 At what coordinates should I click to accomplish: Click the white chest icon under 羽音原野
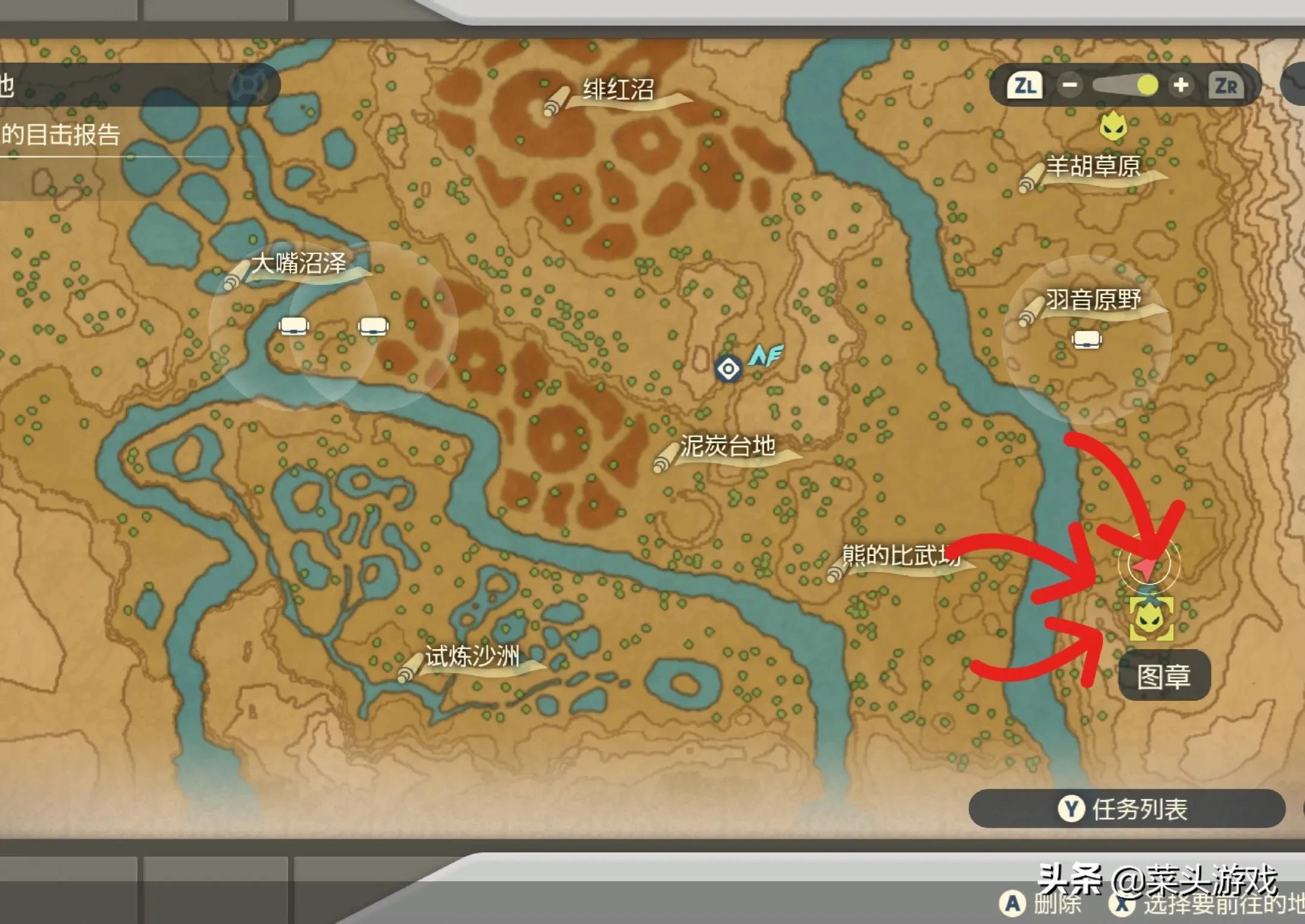1087,340
